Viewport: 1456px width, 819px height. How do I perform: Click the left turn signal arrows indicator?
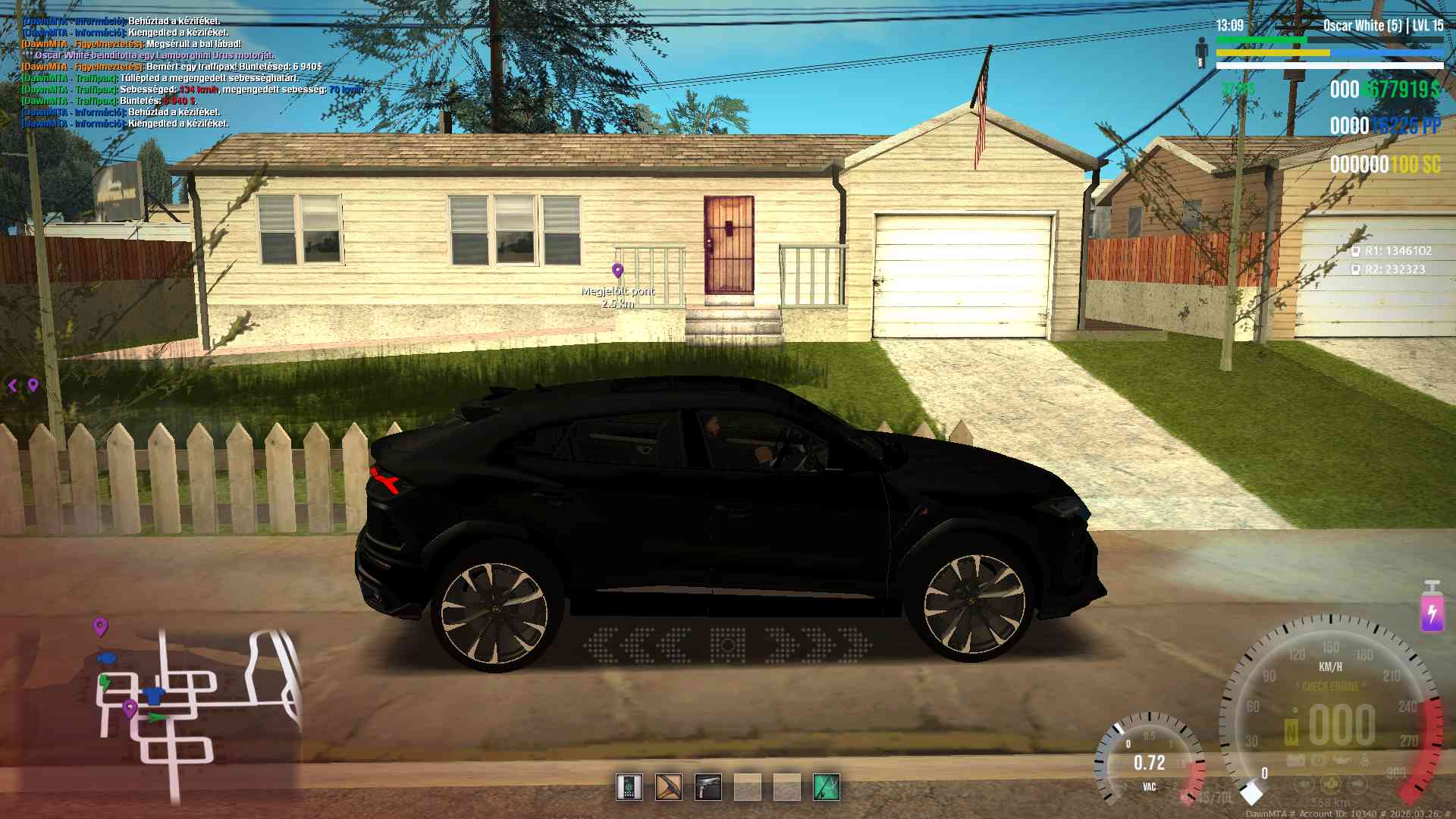pyautogui.click(x=638, y=645)
